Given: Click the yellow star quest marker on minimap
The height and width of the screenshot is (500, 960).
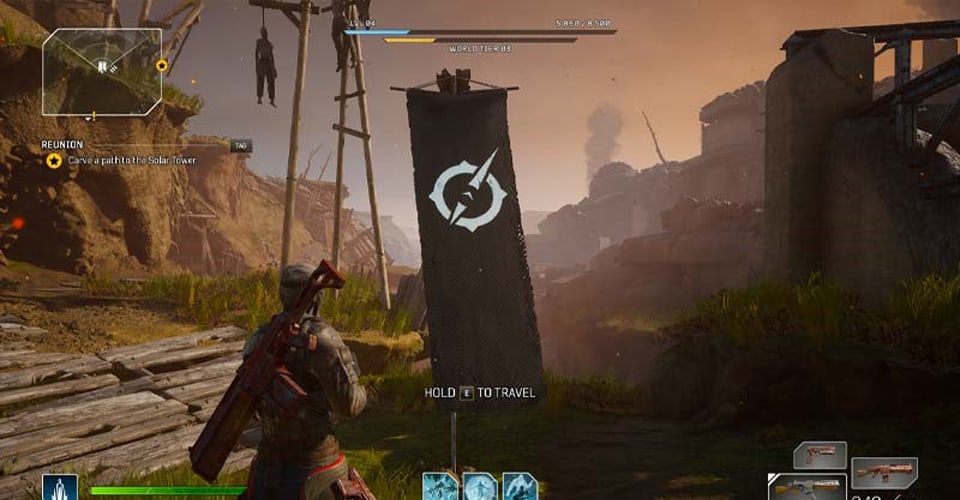Looking at the screenshot, I should [162, 66].
